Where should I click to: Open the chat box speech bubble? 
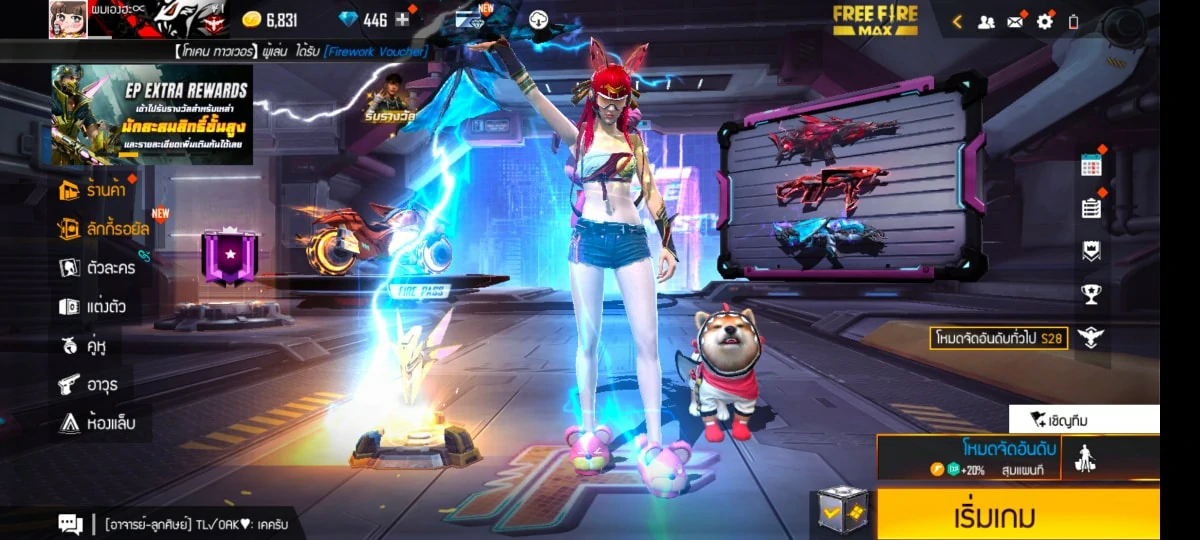pos(70,523)
